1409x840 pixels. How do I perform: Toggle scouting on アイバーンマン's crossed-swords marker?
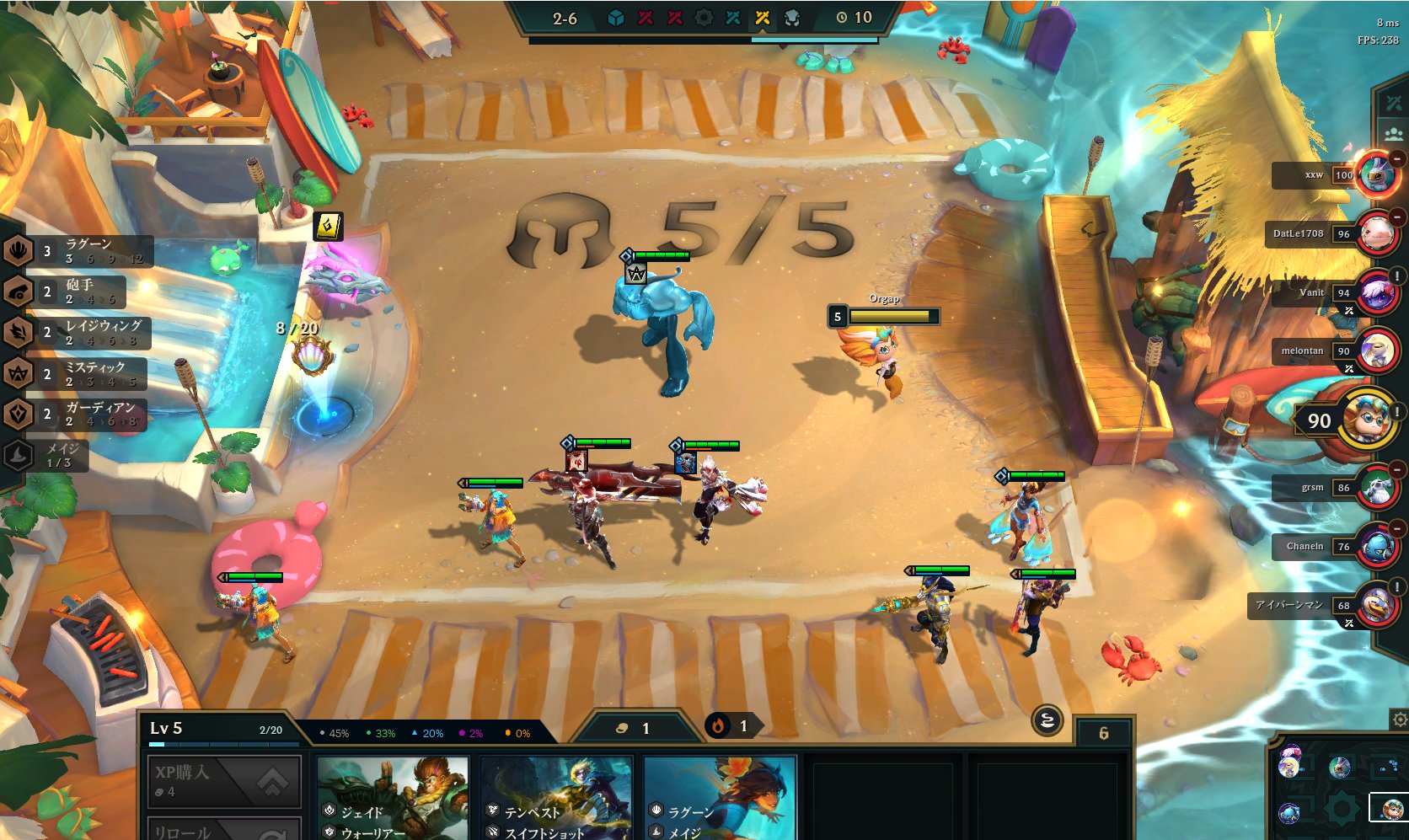tap(1351, 621)
